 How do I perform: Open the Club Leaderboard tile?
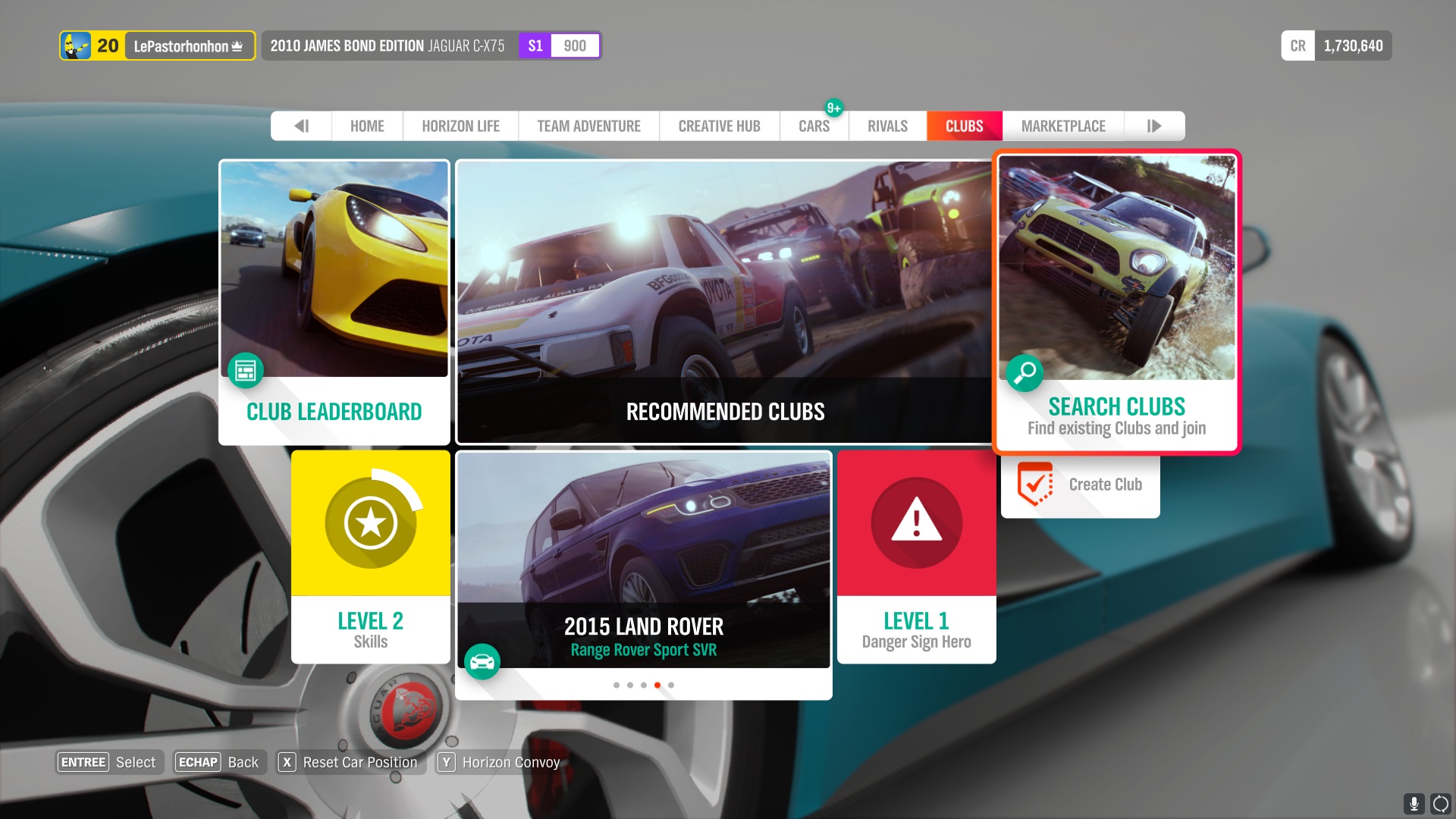[x=334, y=302]
